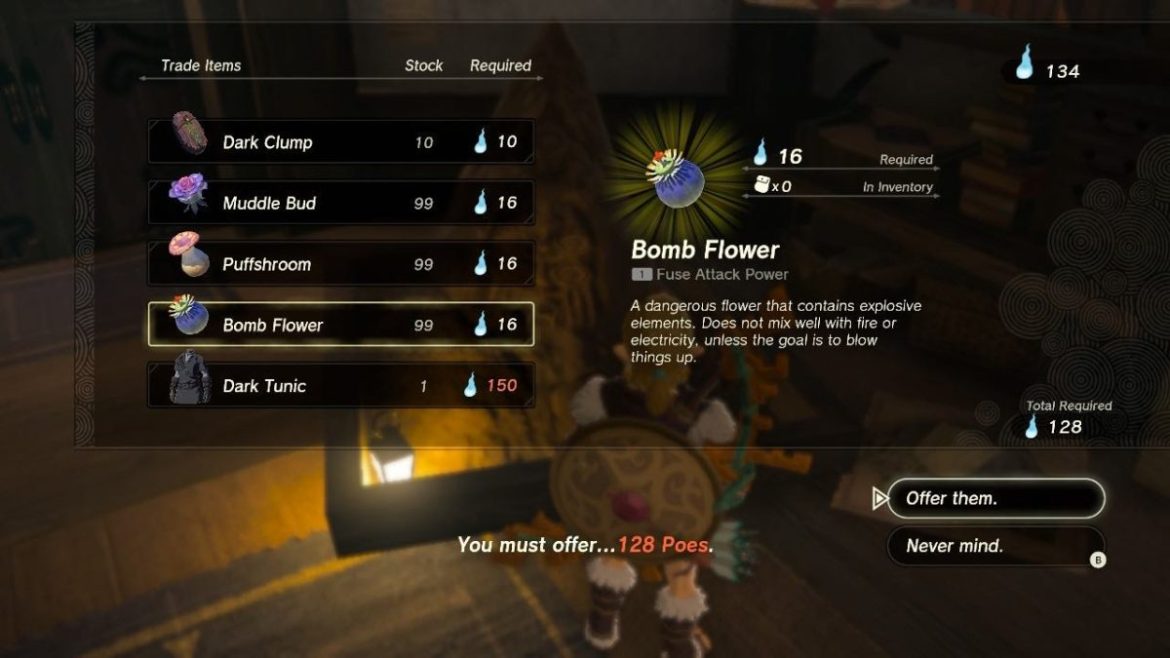Cancel with the Never mind option
This screenshot has height=658, width=1170.
pos(994,546)
